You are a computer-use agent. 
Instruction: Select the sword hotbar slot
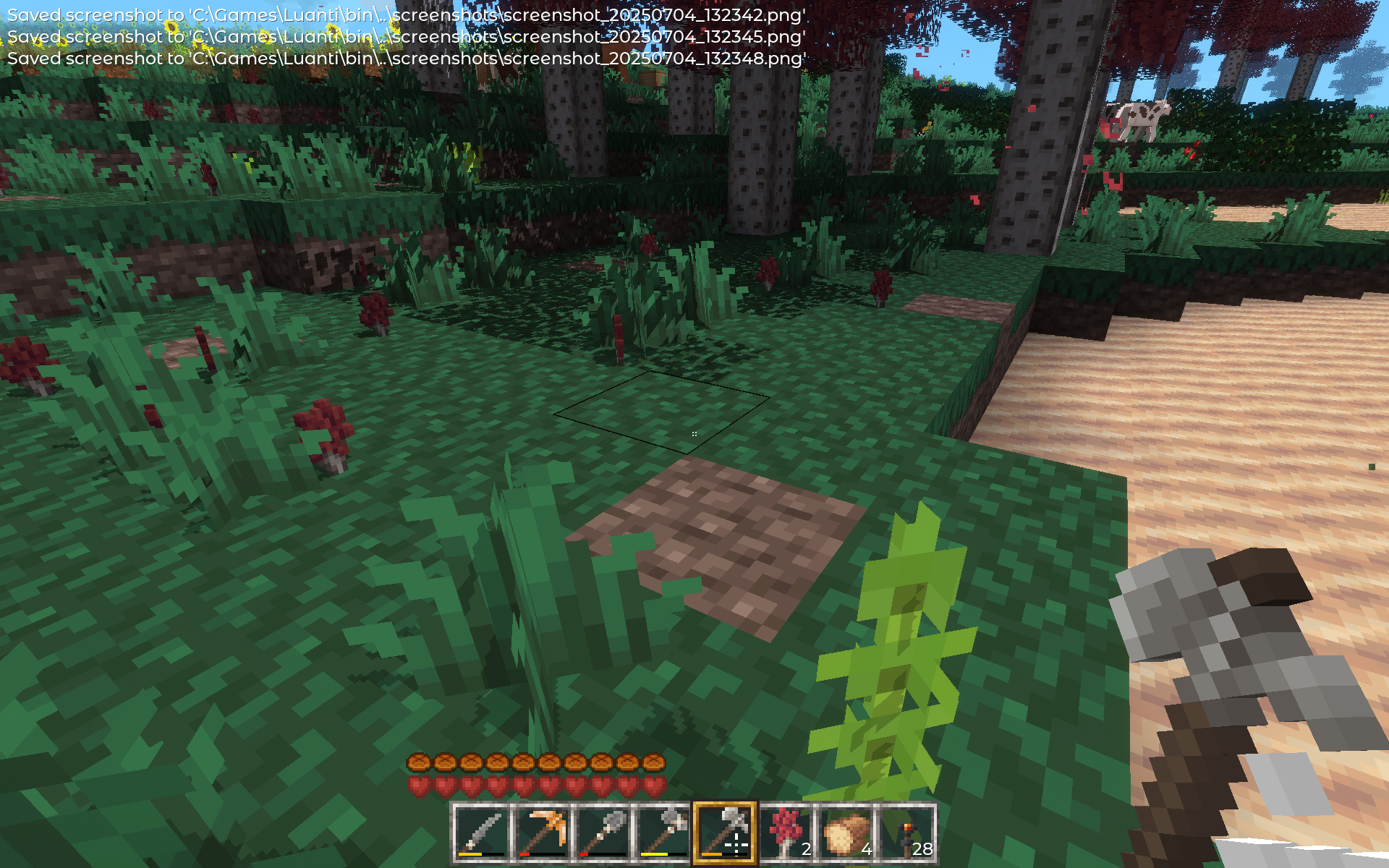(482, 833)
